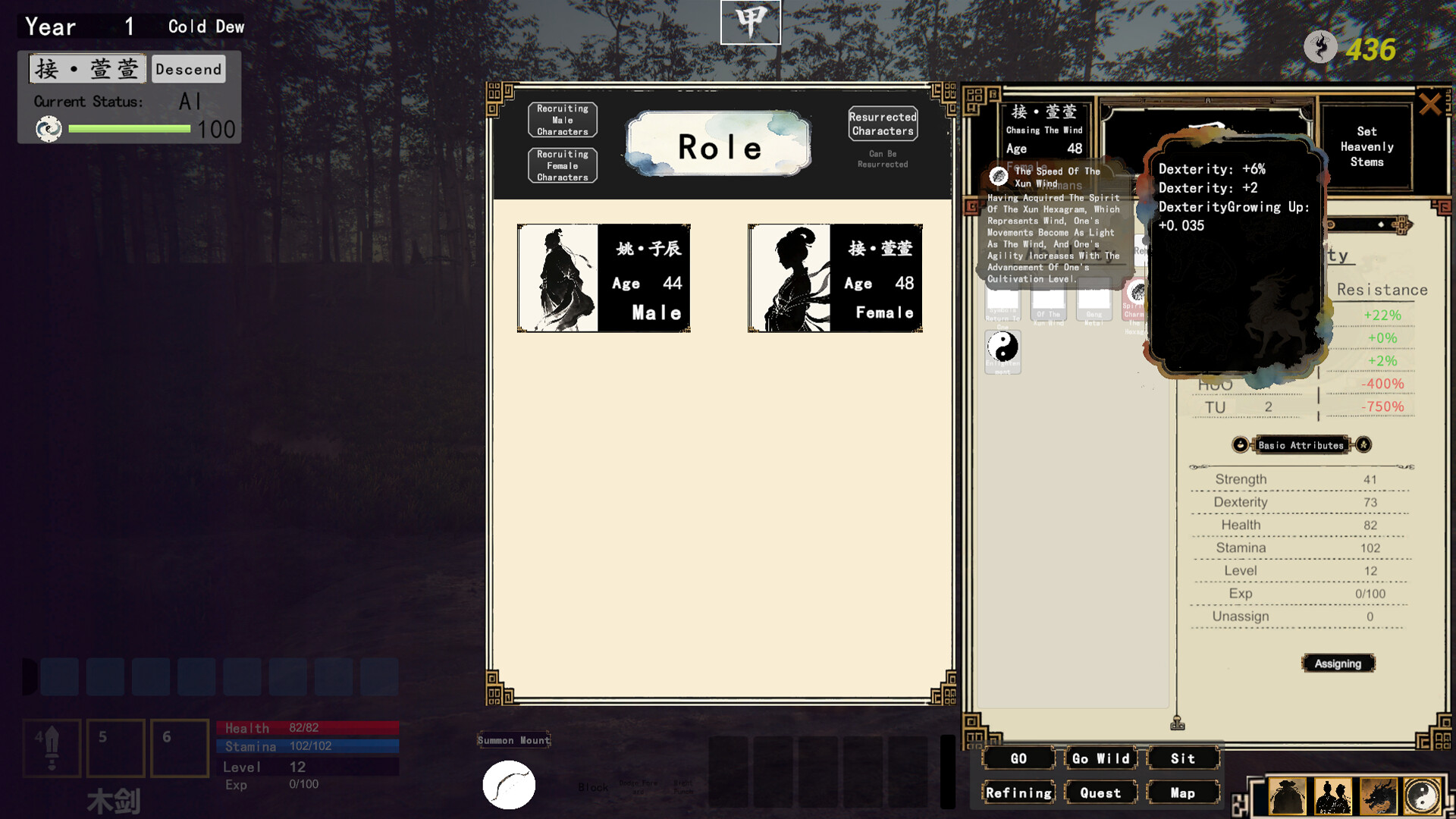Click the Assigning button
The width and height of the screenshot is (1456, 819).
pyautogui.click(x=1338, y=664)
